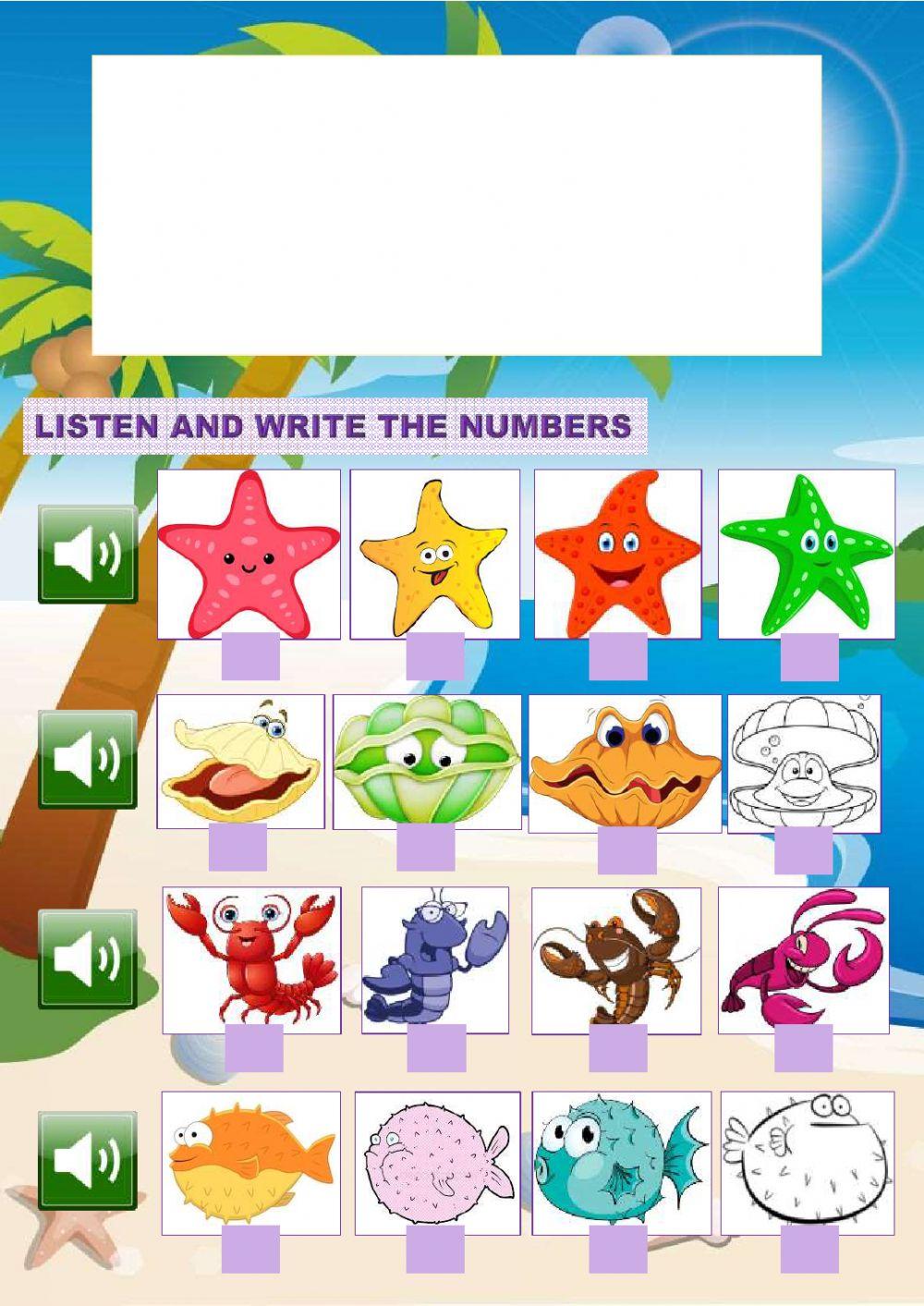Select the answer box under the blue lobster
The height and width of the screenshot is (1306, 924).
point(436,1049)
